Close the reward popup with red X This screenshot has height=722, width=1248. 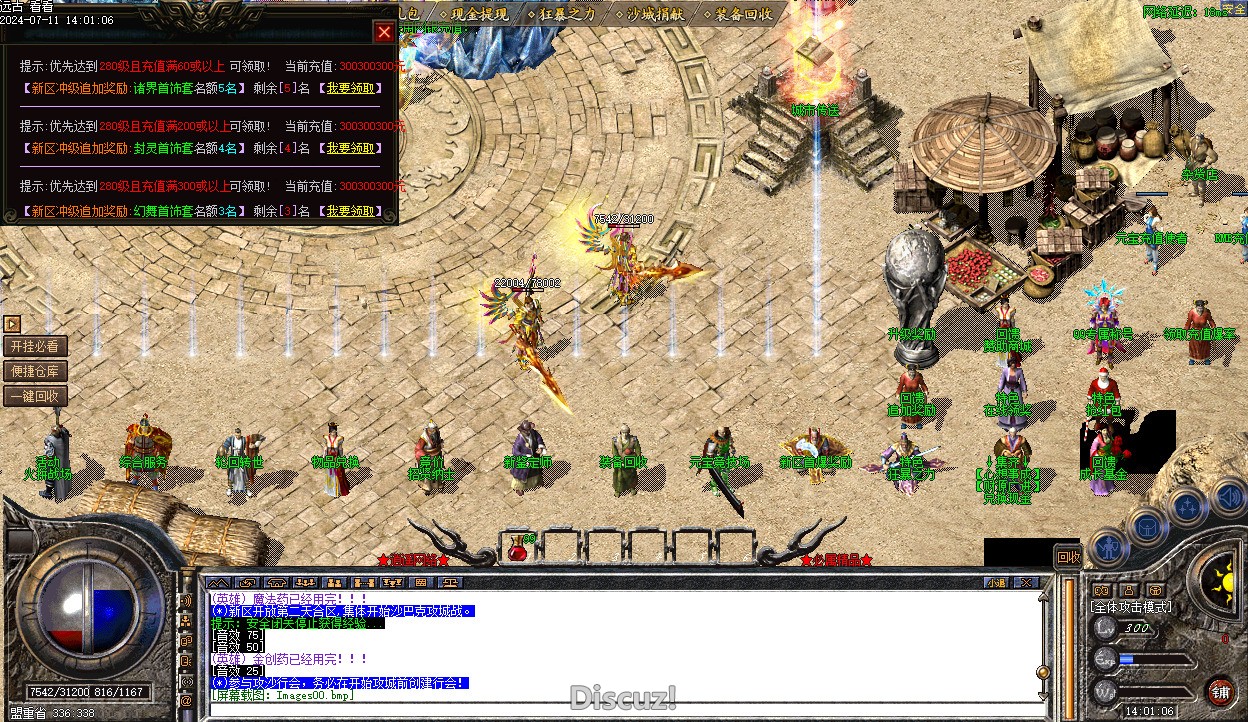[x=384, y=32]
